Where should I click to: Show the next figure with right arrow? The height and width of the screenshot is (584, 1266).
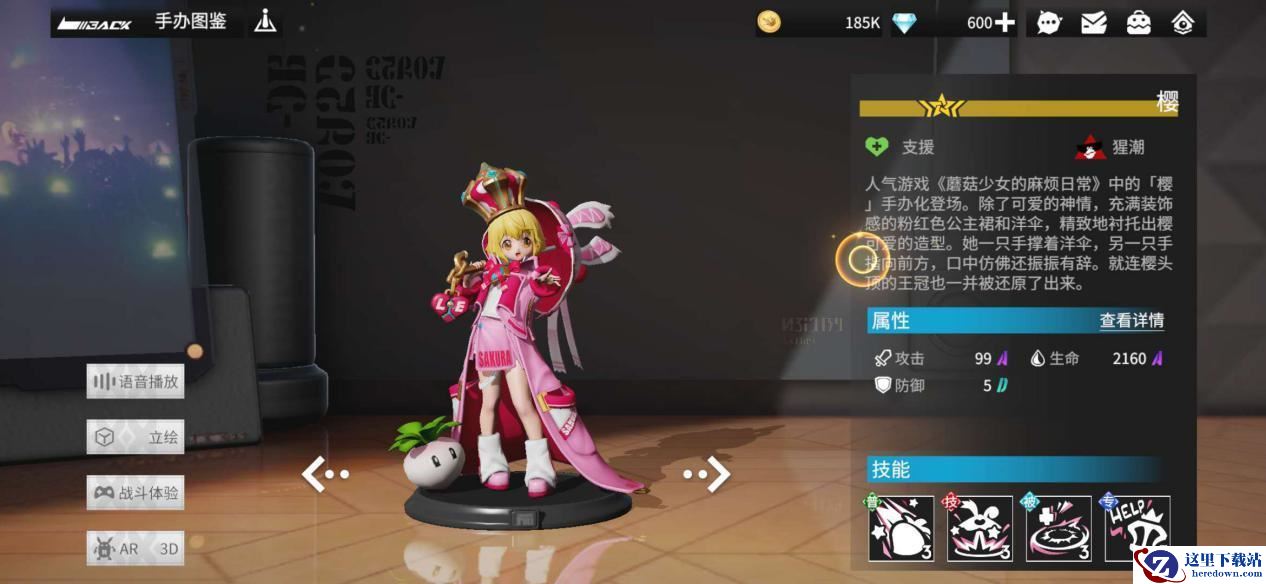click(x=708, y=475)
